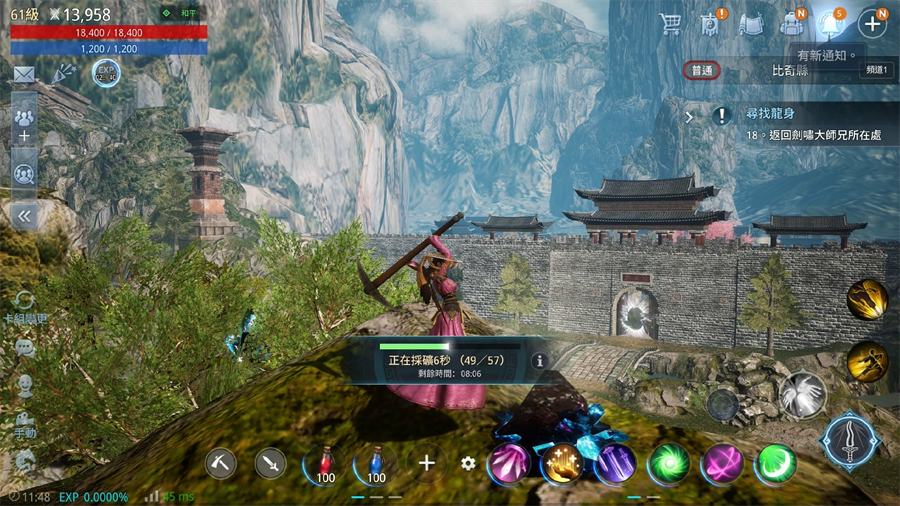The image size is (900, 506).
Task: Open the yin-yang banner event icon
Action: [x=711, y=24]
